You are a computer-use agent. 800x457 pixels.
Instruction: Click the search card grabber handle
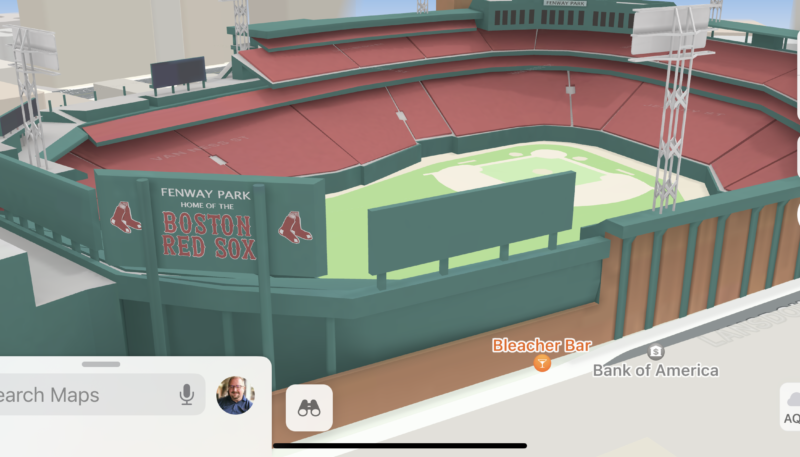[x=101, y=364]
